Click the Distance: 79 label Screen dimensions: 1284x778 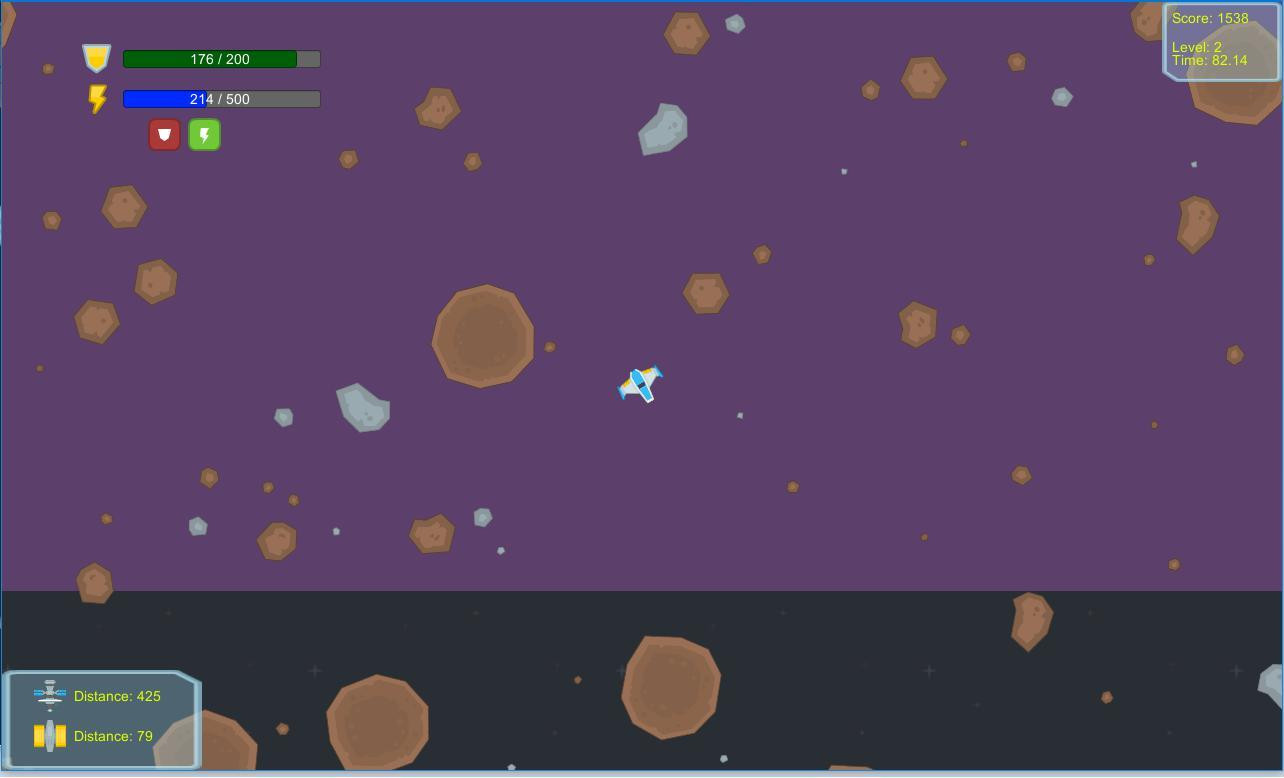[113, 735]
